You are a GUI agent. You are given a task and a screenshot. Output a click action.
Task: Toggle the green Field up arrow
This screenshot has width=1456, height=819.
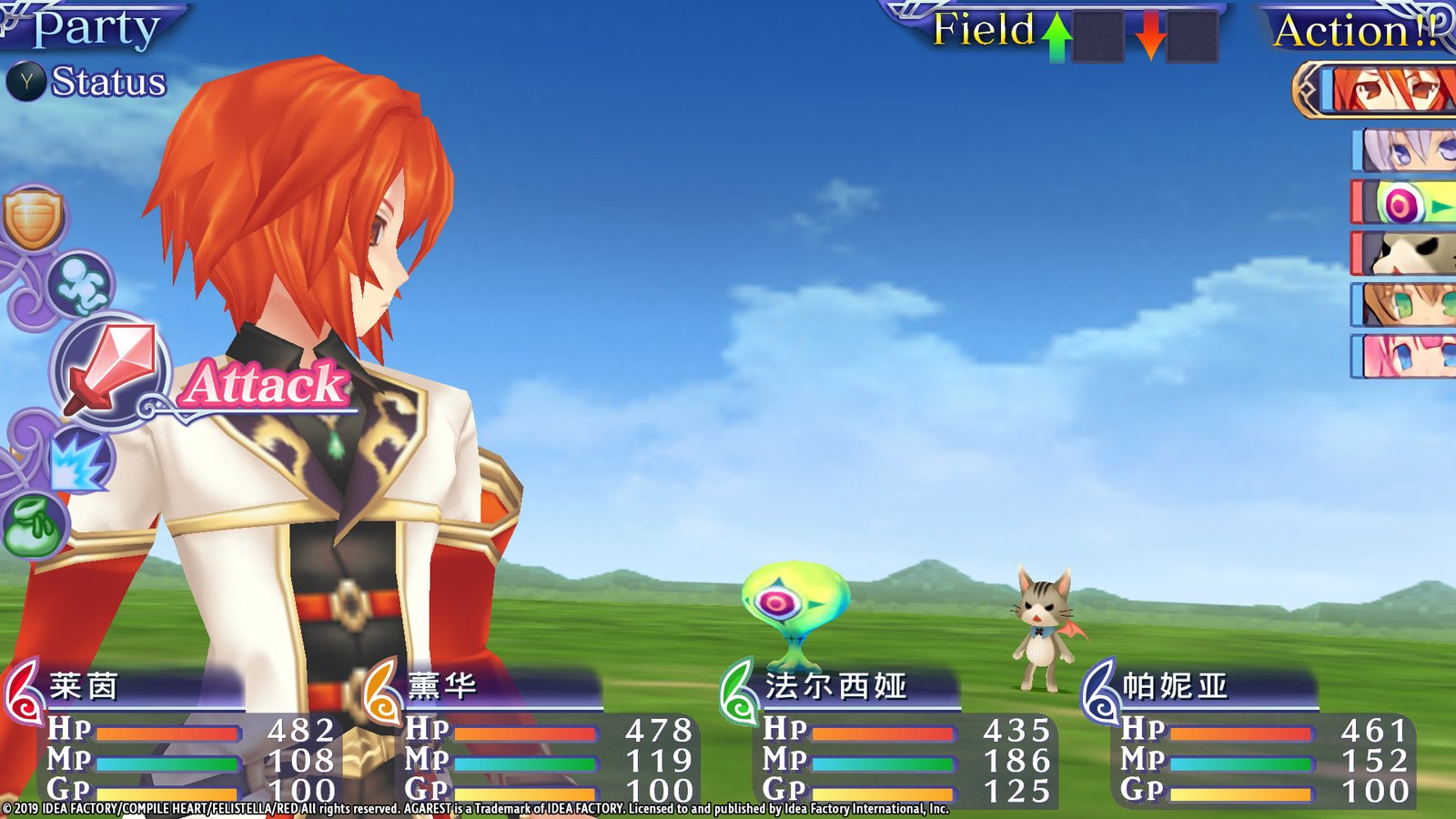coord(1056,34)
